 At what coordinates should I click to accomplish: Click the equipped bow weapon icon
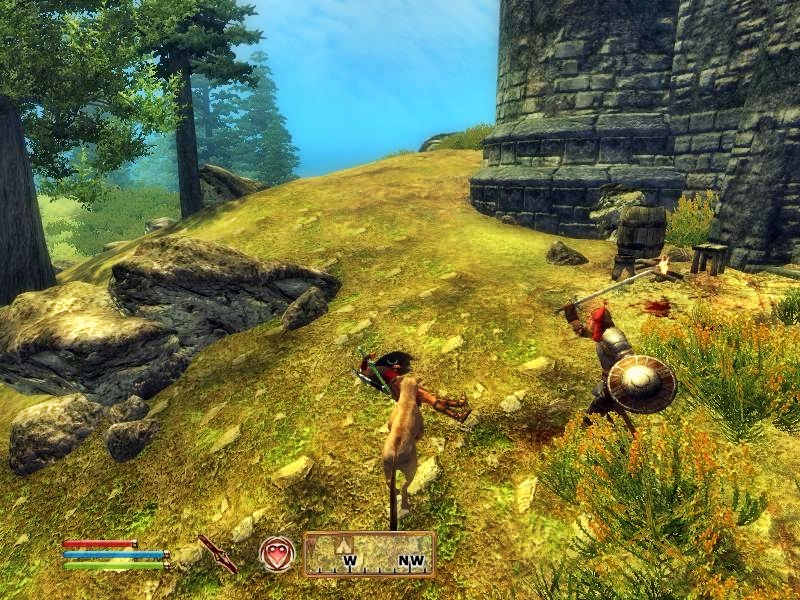217,553
